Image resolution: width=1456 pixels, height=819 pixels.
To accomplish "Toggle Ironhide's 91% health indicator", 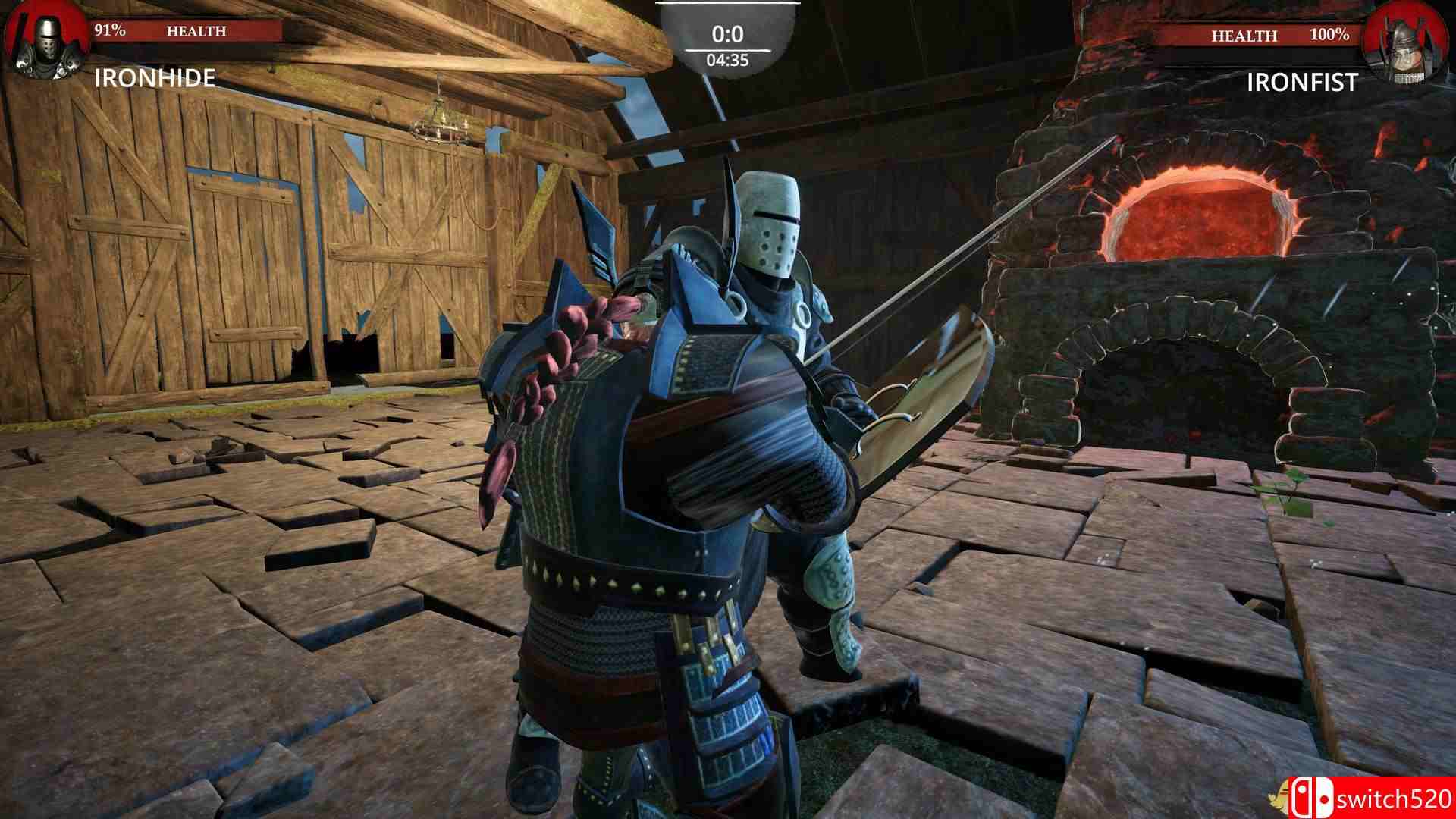I will pyautogui.click(x=108, y=32).
